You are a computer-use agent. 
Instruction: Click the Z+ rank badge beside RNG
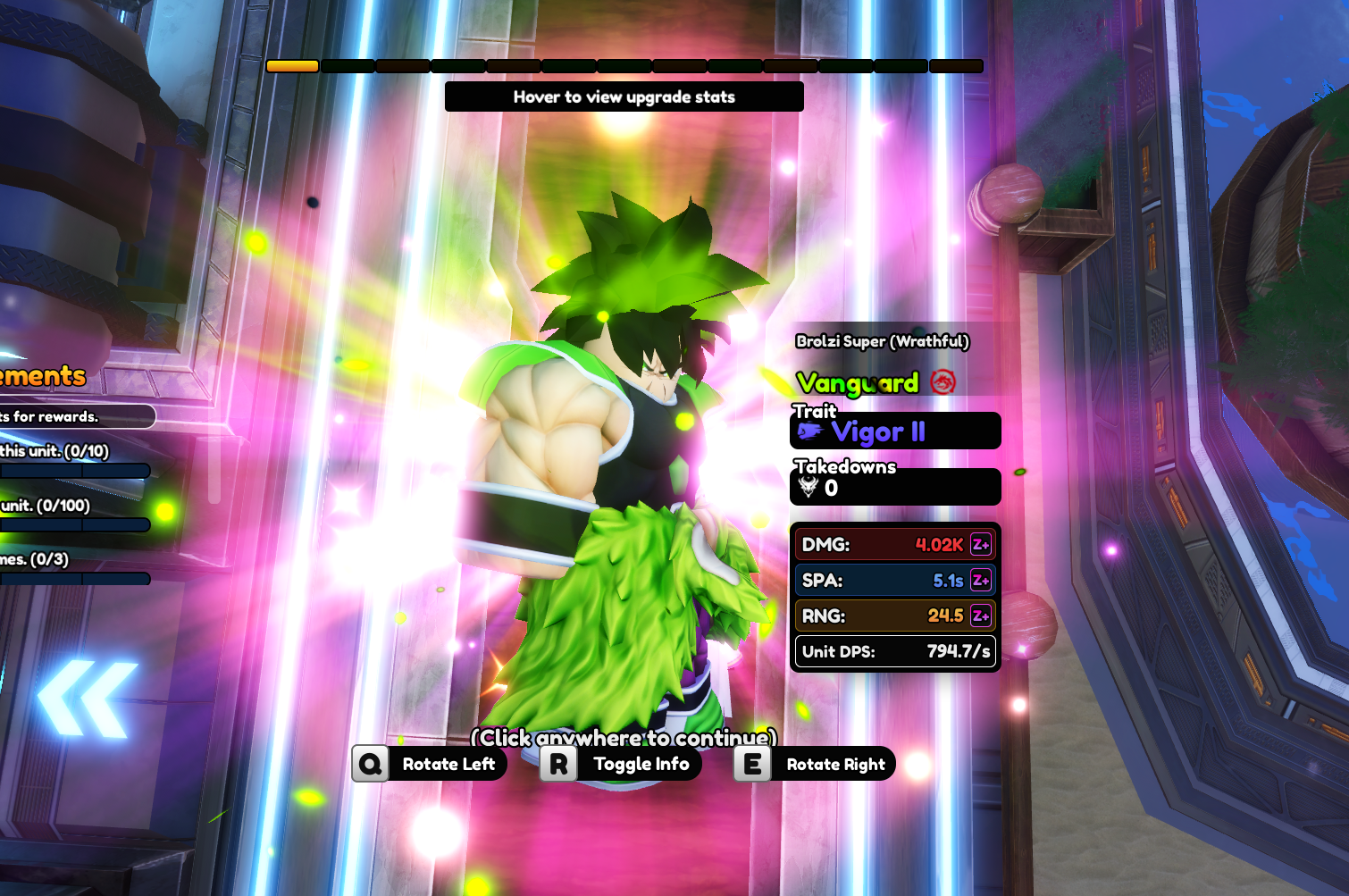click(980, 615)
